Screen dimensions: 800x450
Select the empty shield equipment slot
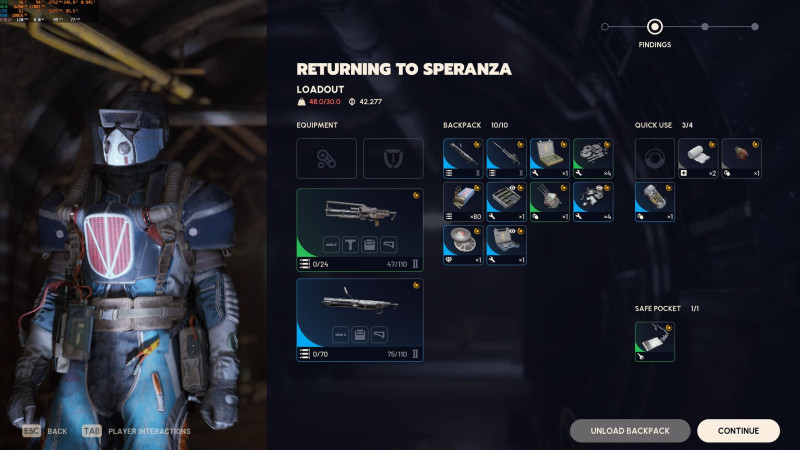coord(393,158)
